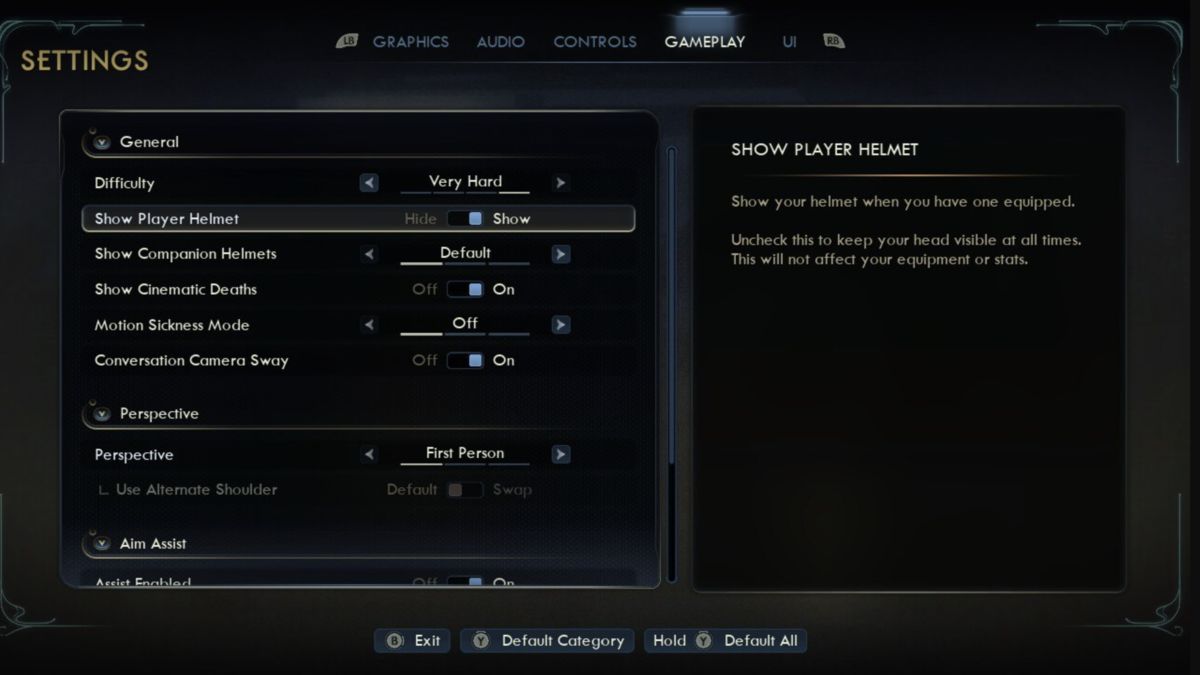Toggle Show Cinematic Deaths off
This screenshot has width=1200, height=675.
(465, 290)
